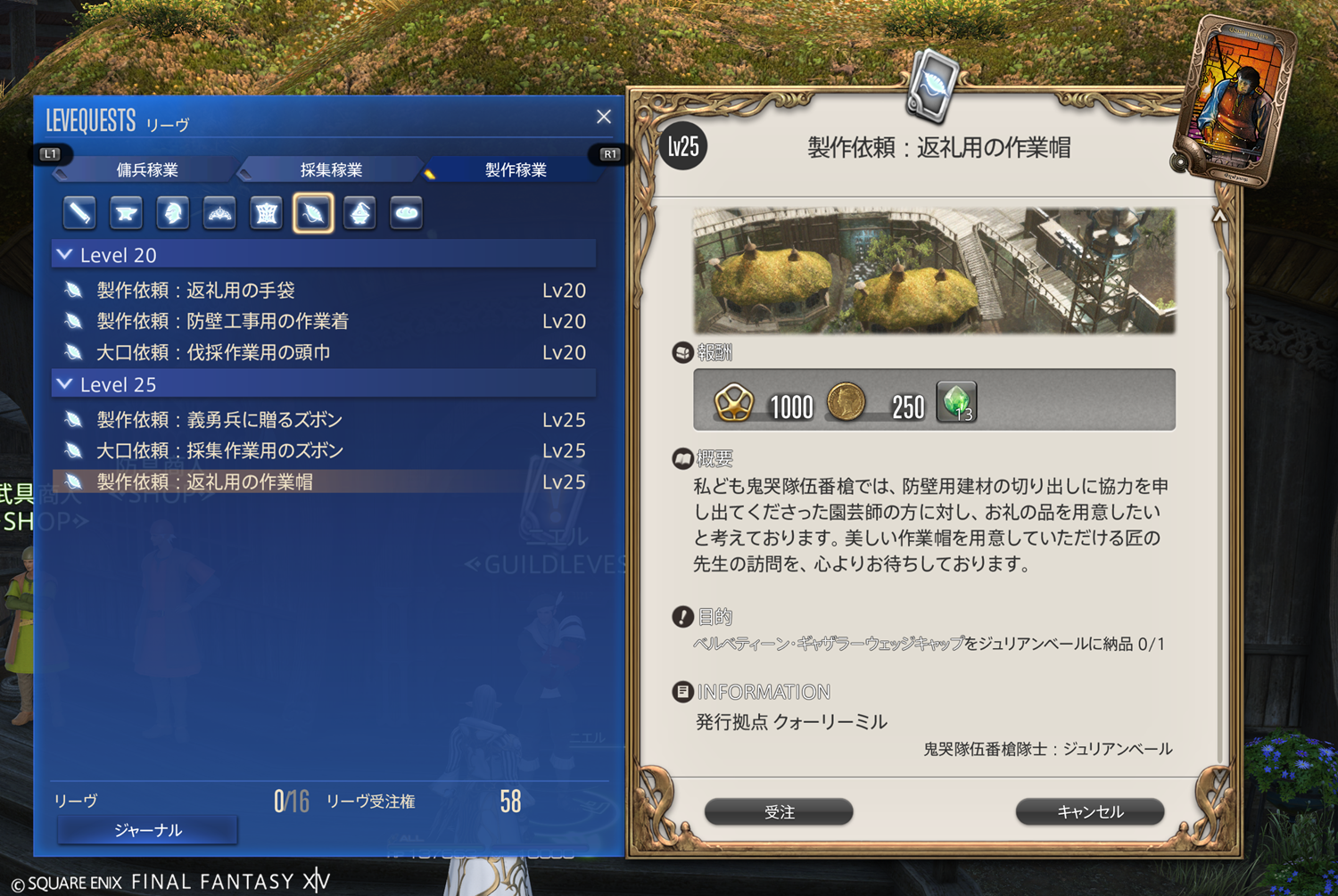Choose the carpenter saw class icon

(80, 213)
